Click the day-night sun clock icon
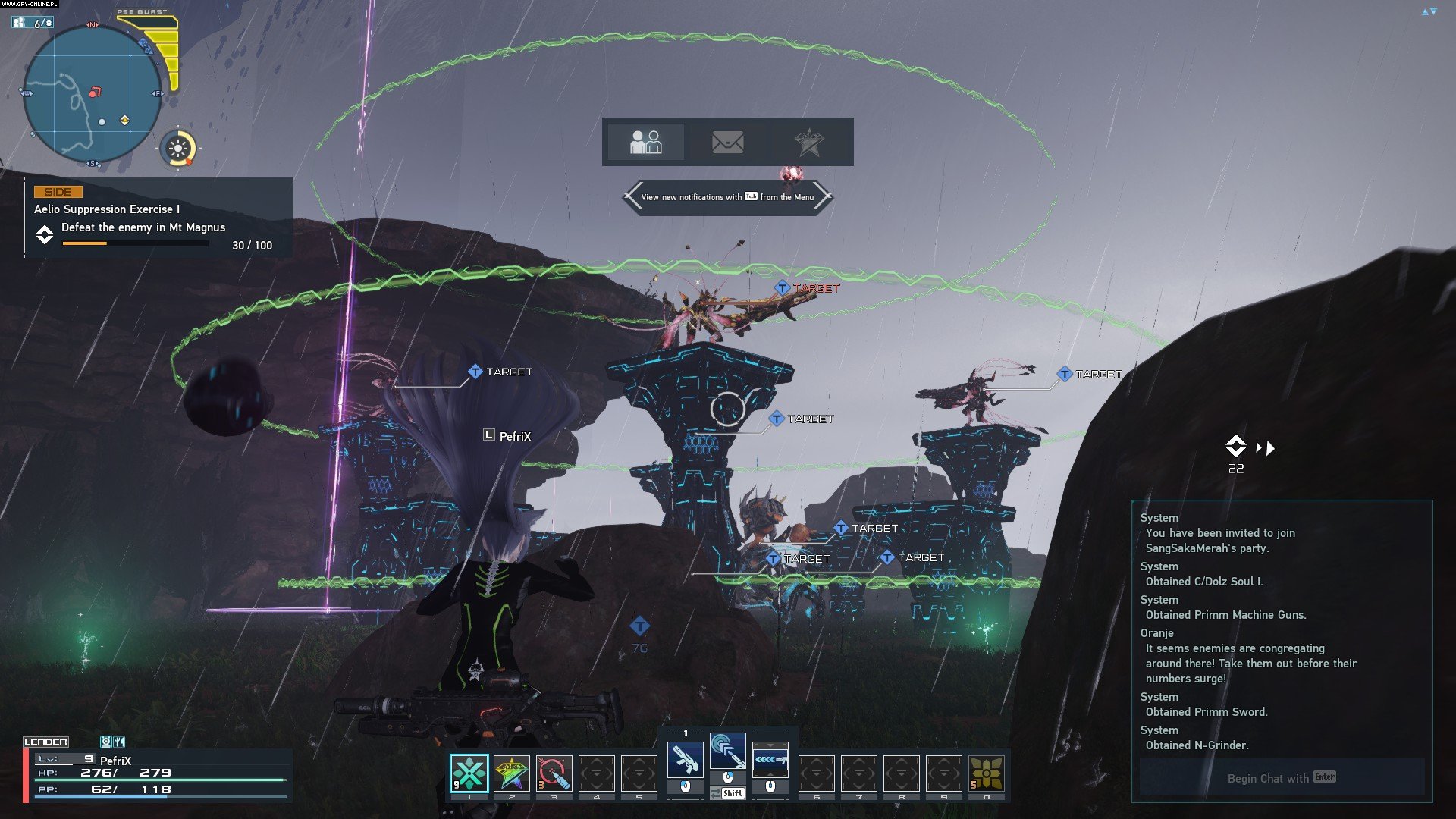Image resolution: width=1456 pixels, height=819 pixels. [x=179, y=148]
